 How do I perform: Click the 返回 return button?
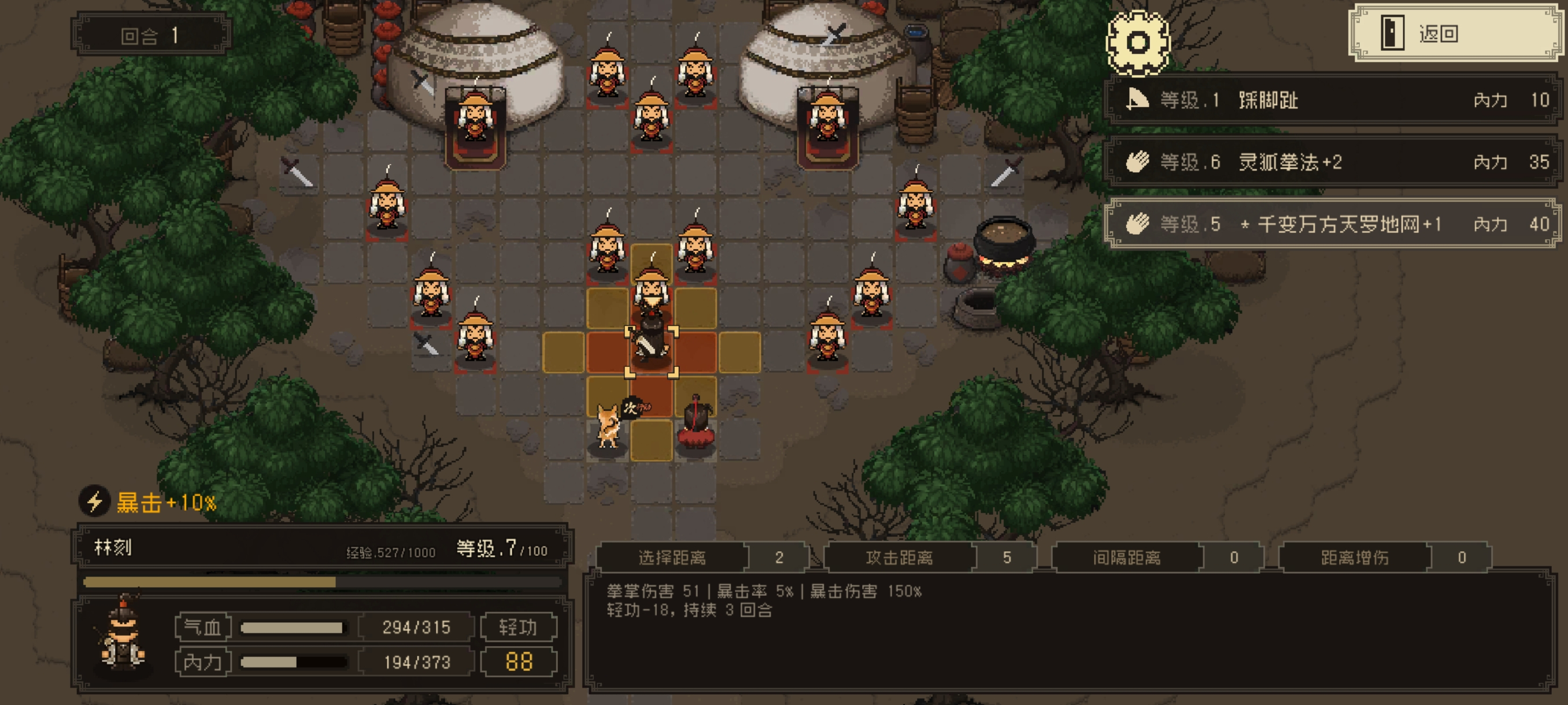(x=1455, y=34)
